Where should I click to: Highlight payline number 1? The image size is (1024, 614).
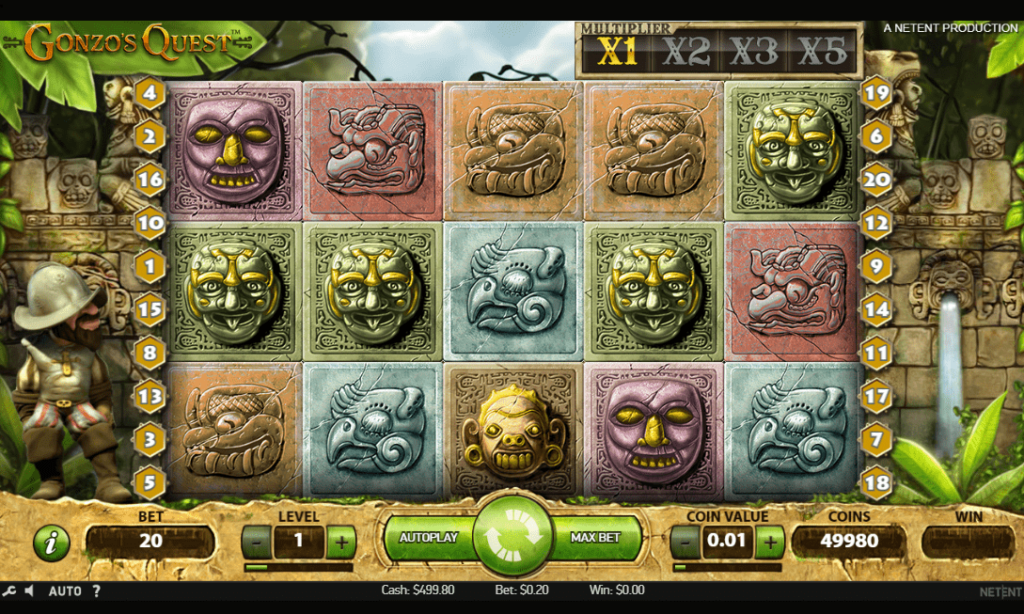click(150, 267)
